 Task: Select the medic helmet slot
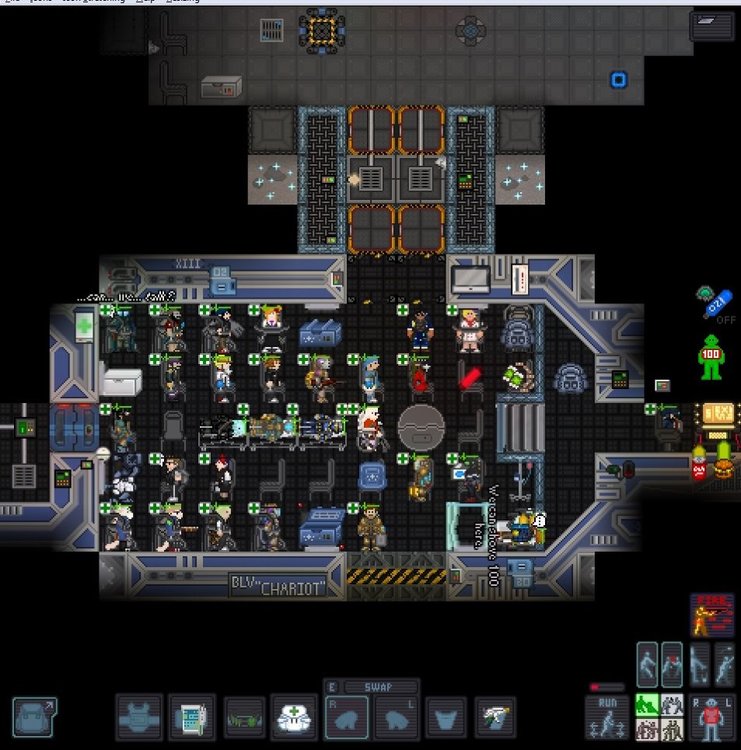(x=295, y=717)
